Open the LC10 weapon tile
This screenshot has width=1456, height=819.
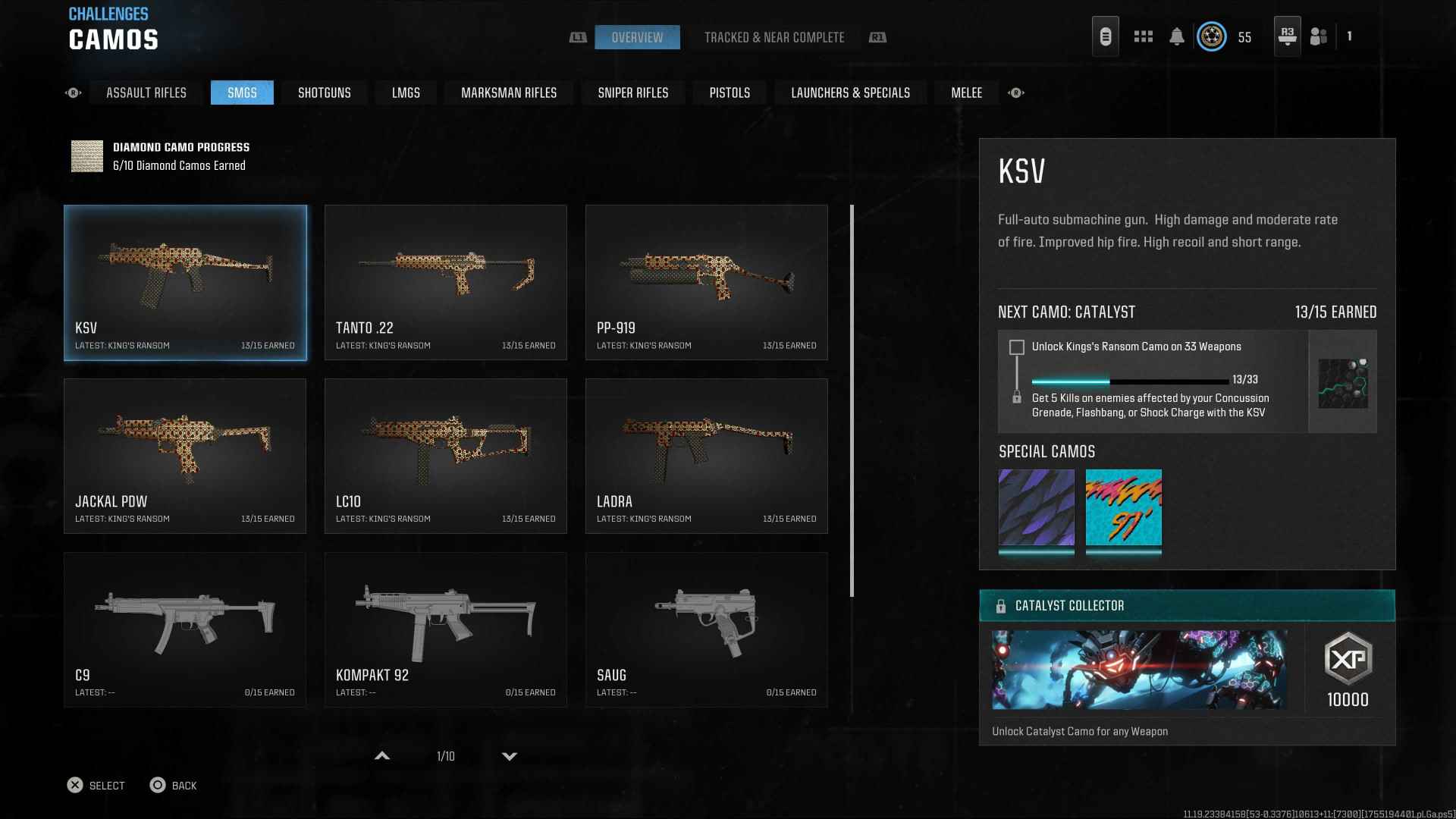pyautogui.click(x=445, y=456)
